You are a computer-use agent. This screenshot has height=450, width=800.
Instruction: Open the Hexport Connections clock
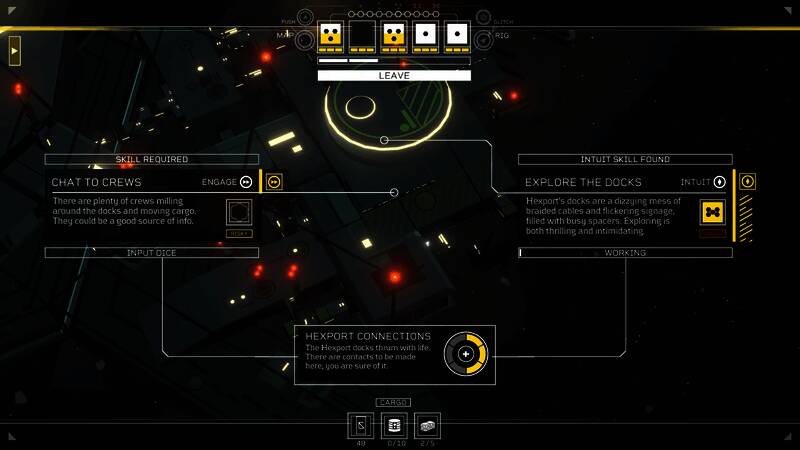pyautogui.click(x=465, y=354)
